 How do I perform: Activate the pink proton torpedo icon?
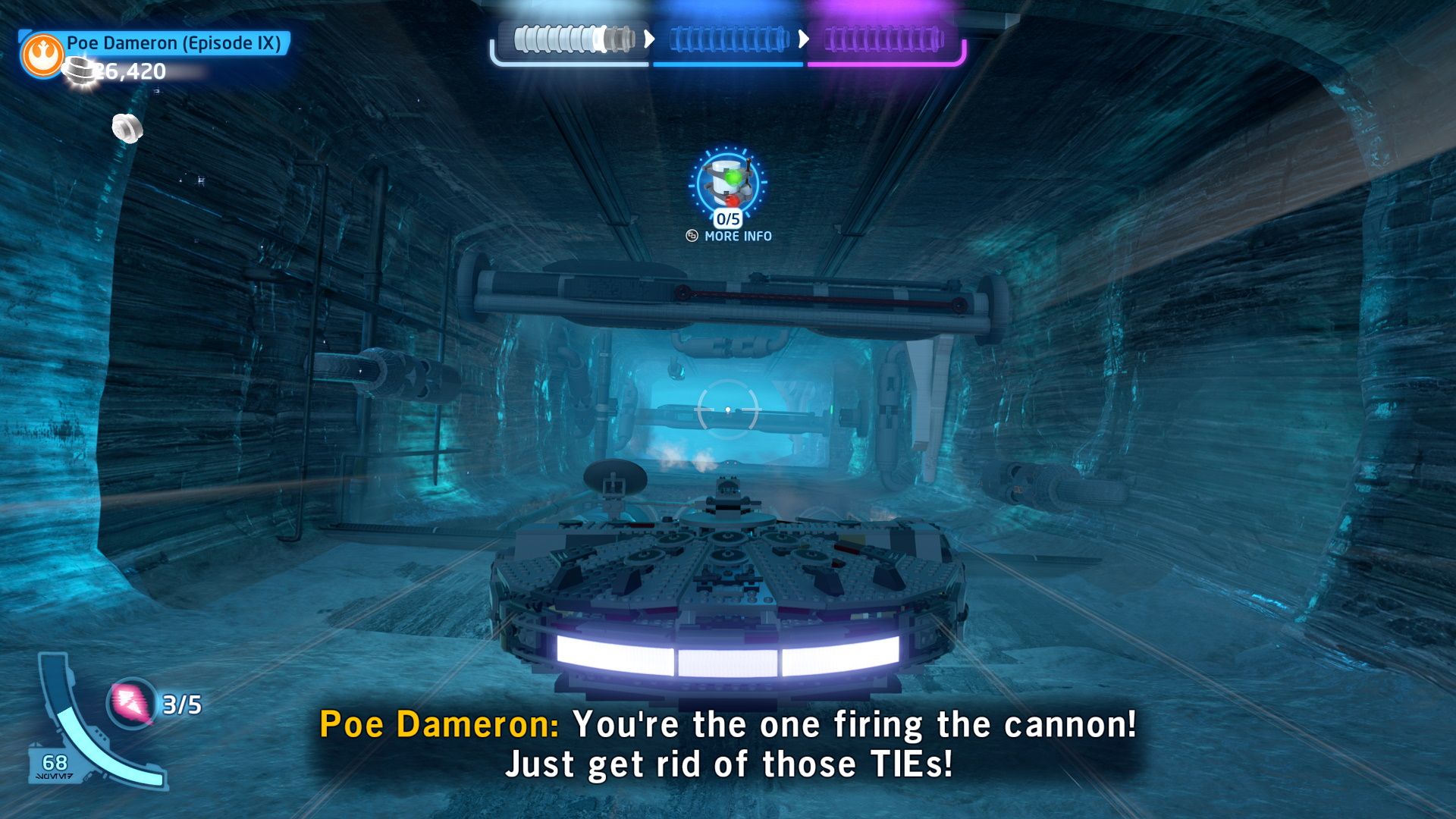130,703
